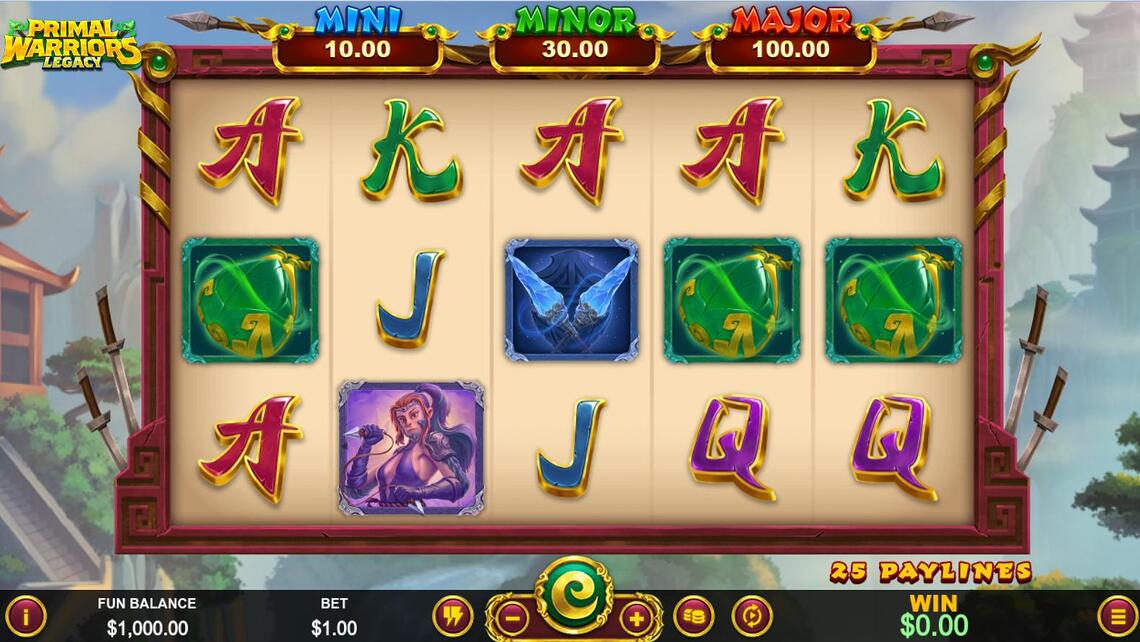Increase the bet with the plus button
The height and width of the screenshot is (642, 1140).
click(x=636, y=616)
